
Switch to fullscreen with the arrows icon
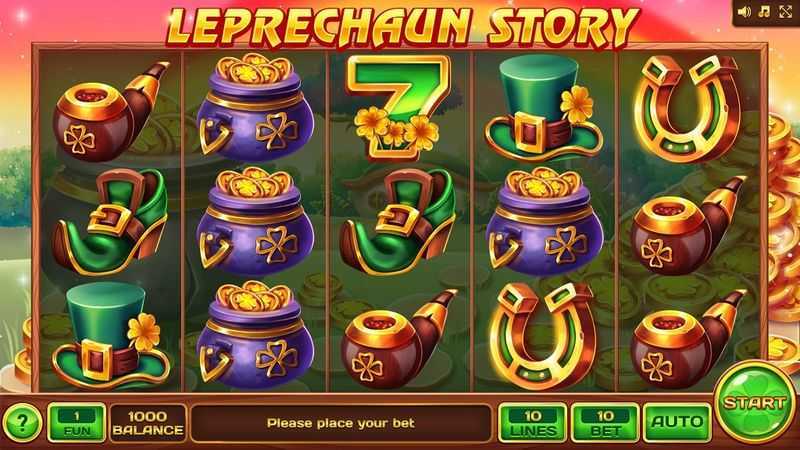(x=784, y=12)
